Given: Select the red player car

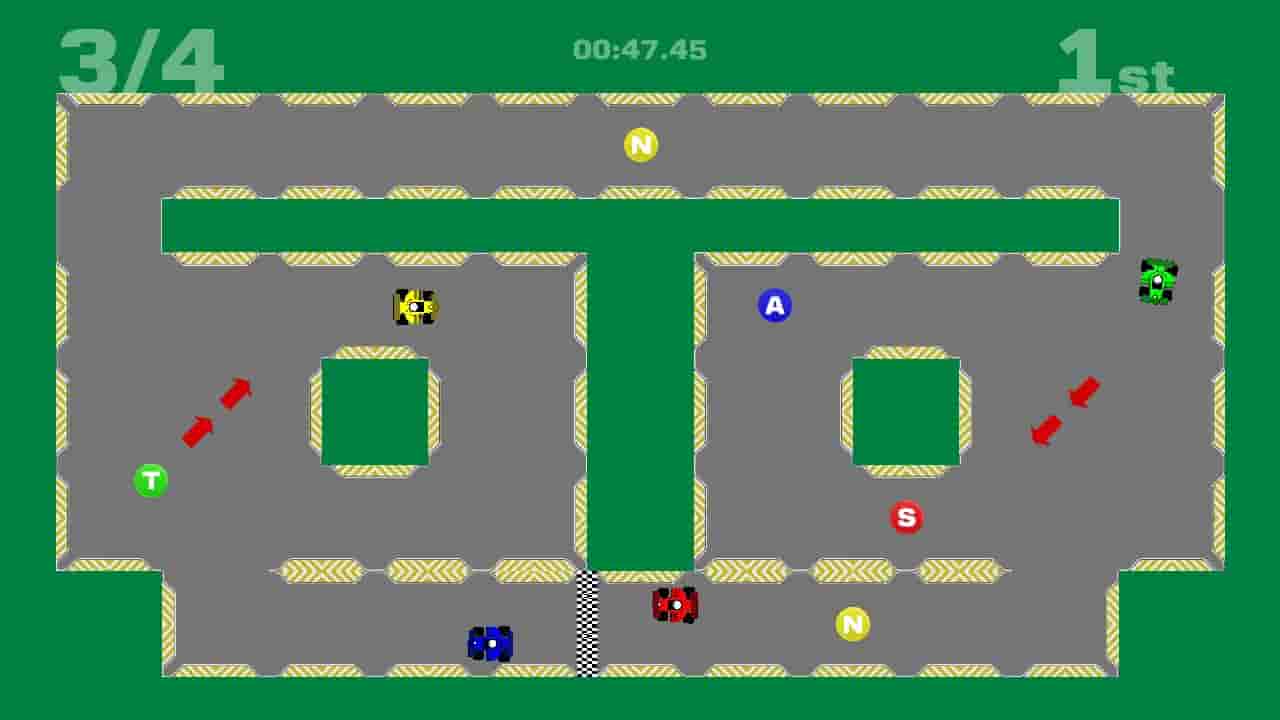Looking at the screenshot, I should (x=674, y=606).
